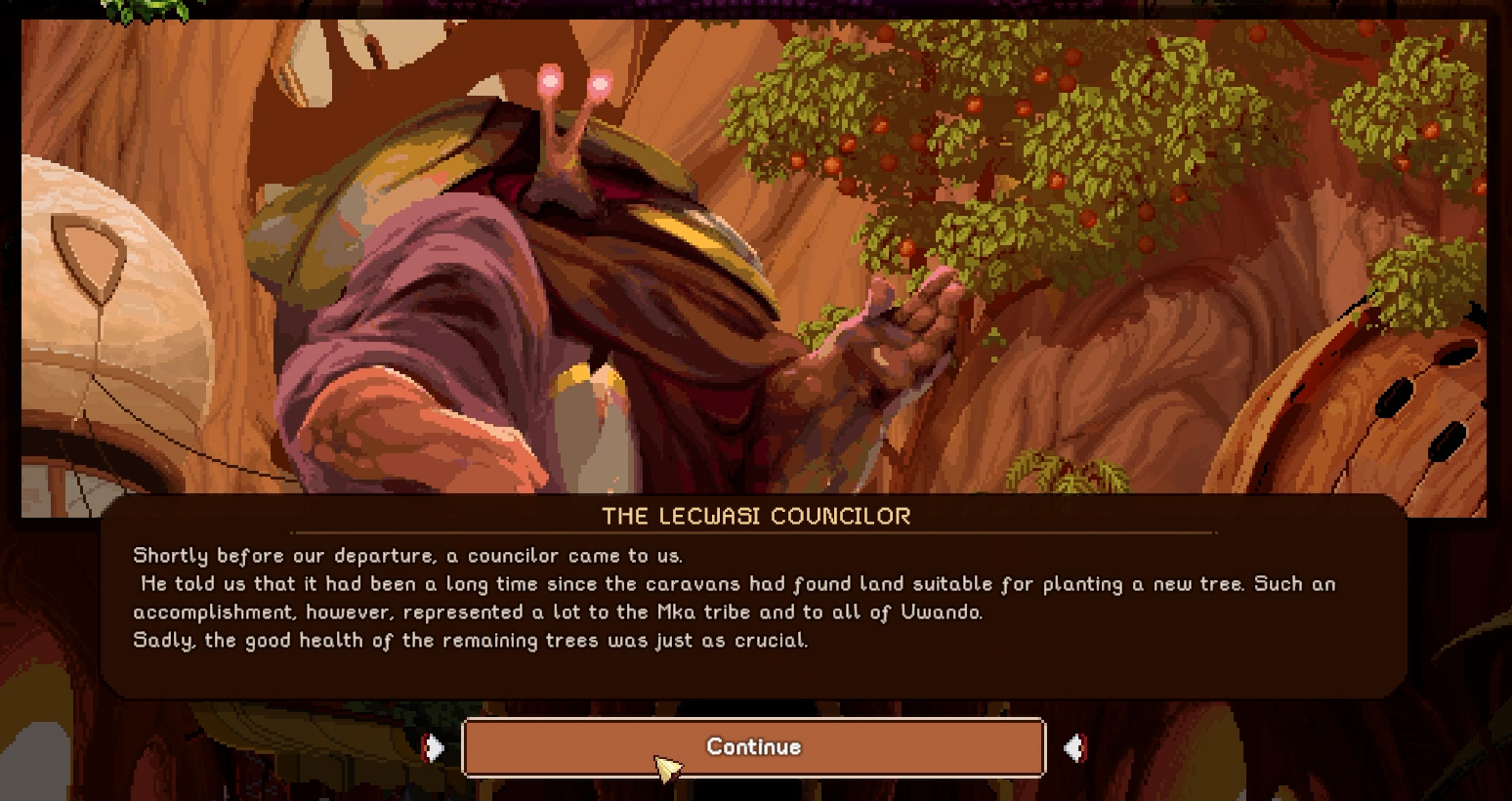This screenshot has height=801, width=1512.
Task: Click the divider line under the event title
Action: point(753,532)
